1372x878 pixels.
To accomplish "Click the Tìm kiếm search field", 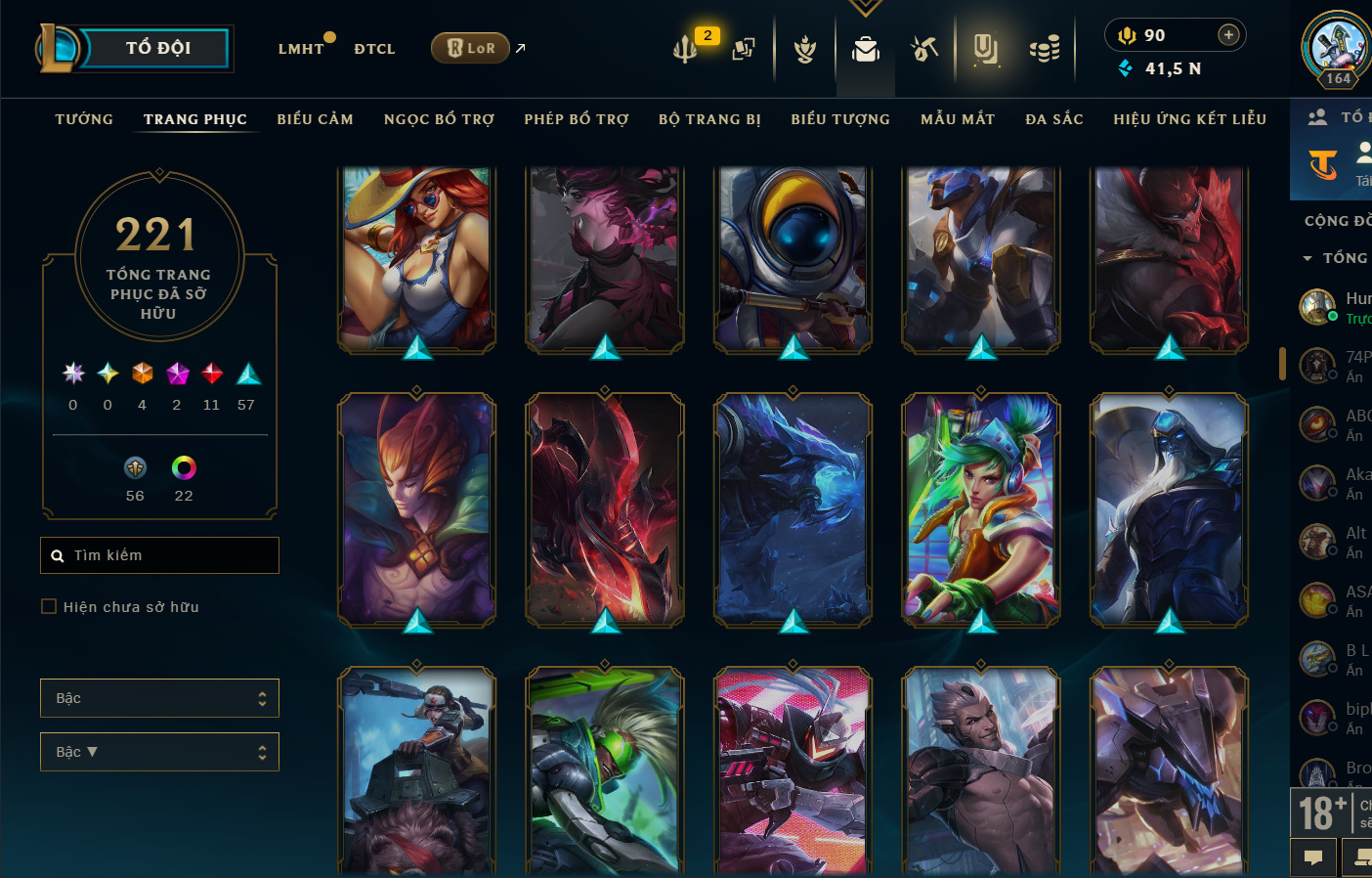I will tap(161, 555).
